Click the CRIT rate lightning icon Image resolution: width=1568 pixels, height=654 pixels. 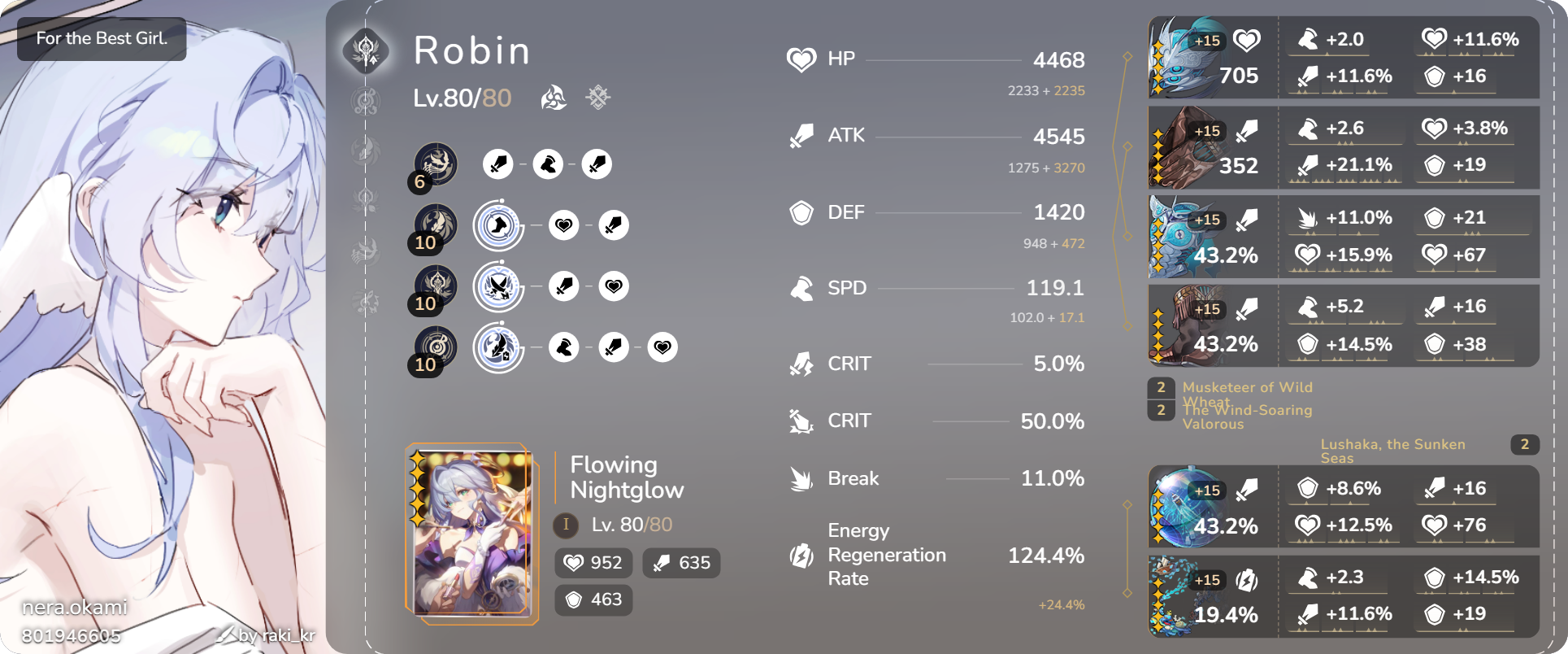point(801,364)
